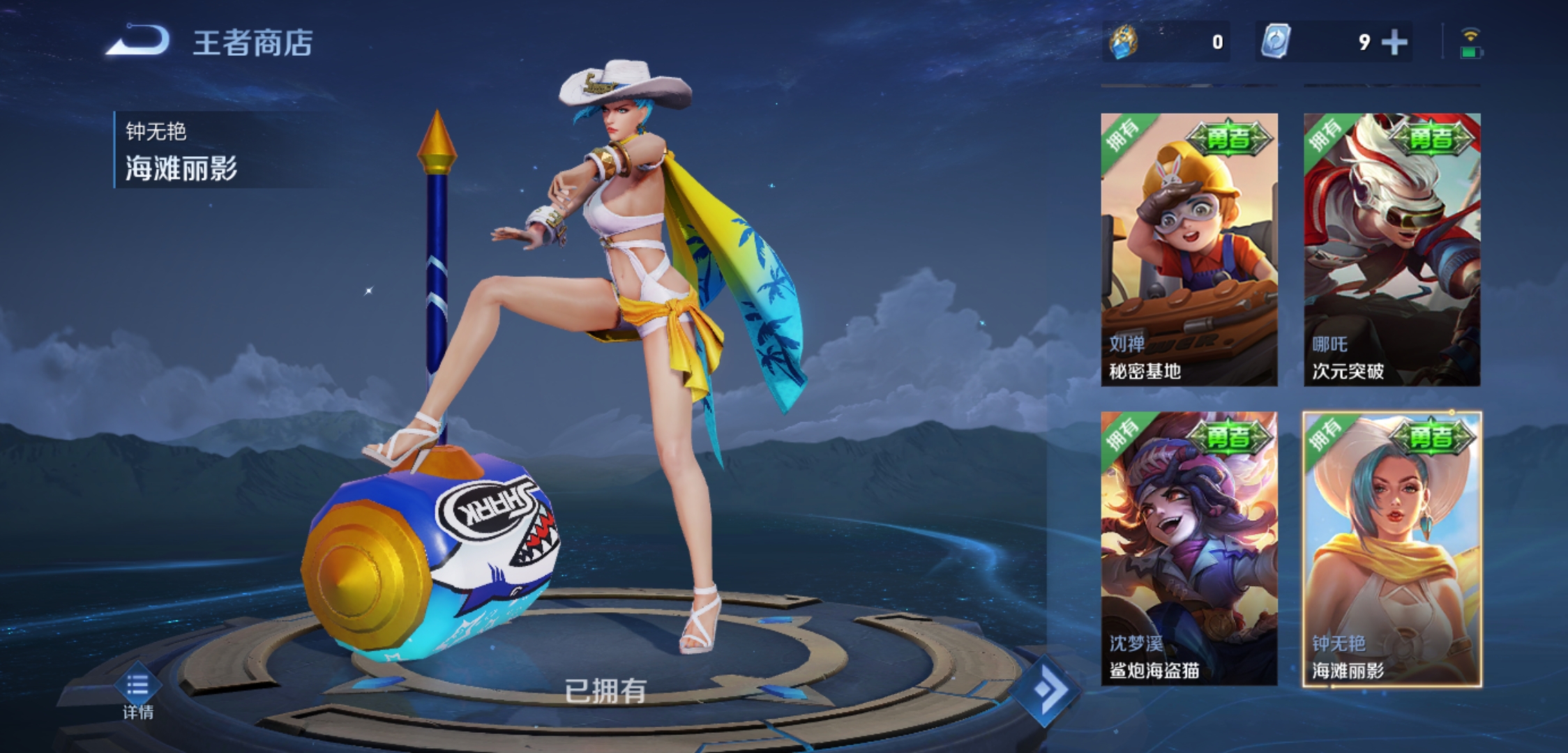Go back from 王者商店 with the arrow
This screenshot has width=1568, height=753.
click(x=138, y=41)
